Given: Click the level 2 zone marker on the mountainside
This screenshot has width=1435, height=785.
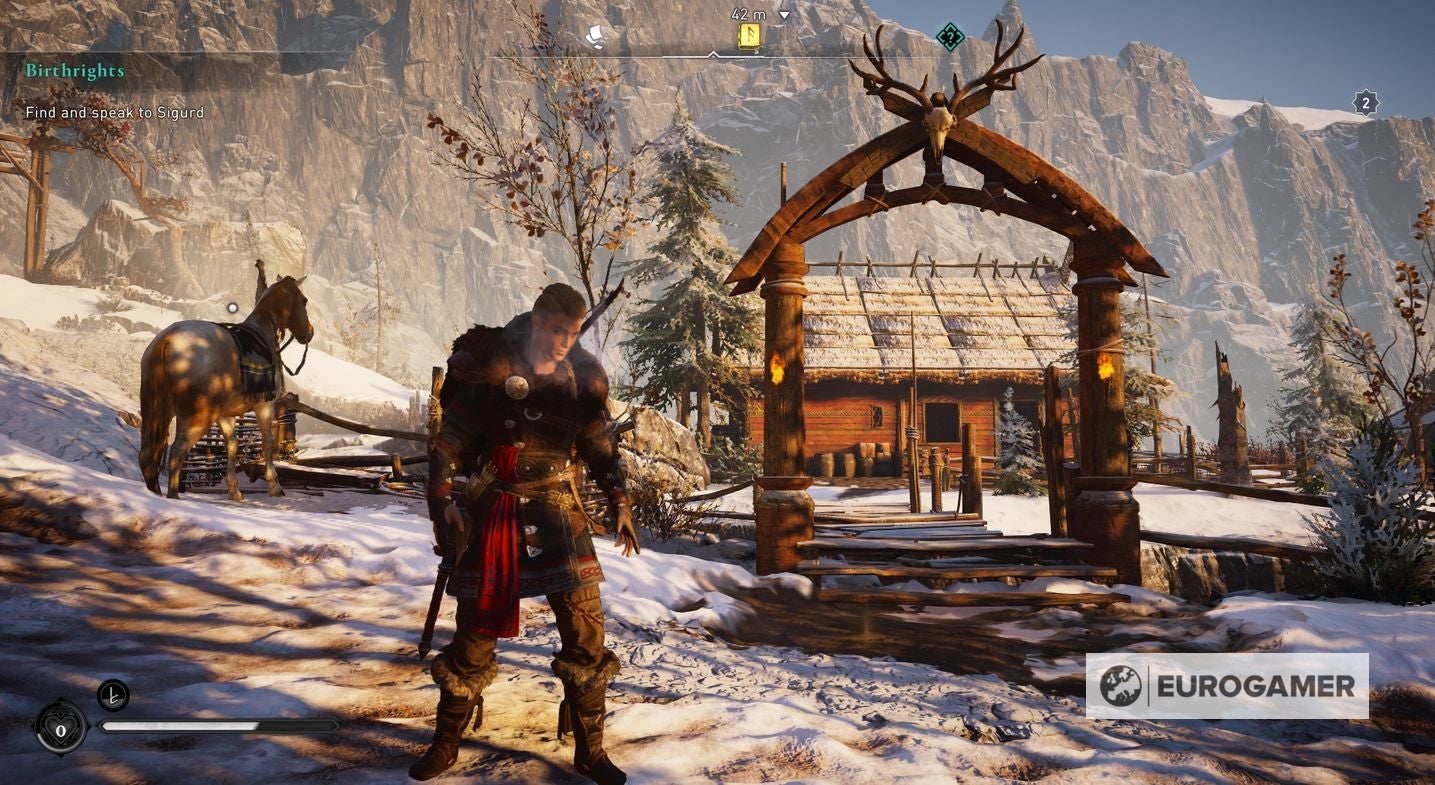Looking at the screenshot, I should pyautogui.click(x=1366, y=102).
